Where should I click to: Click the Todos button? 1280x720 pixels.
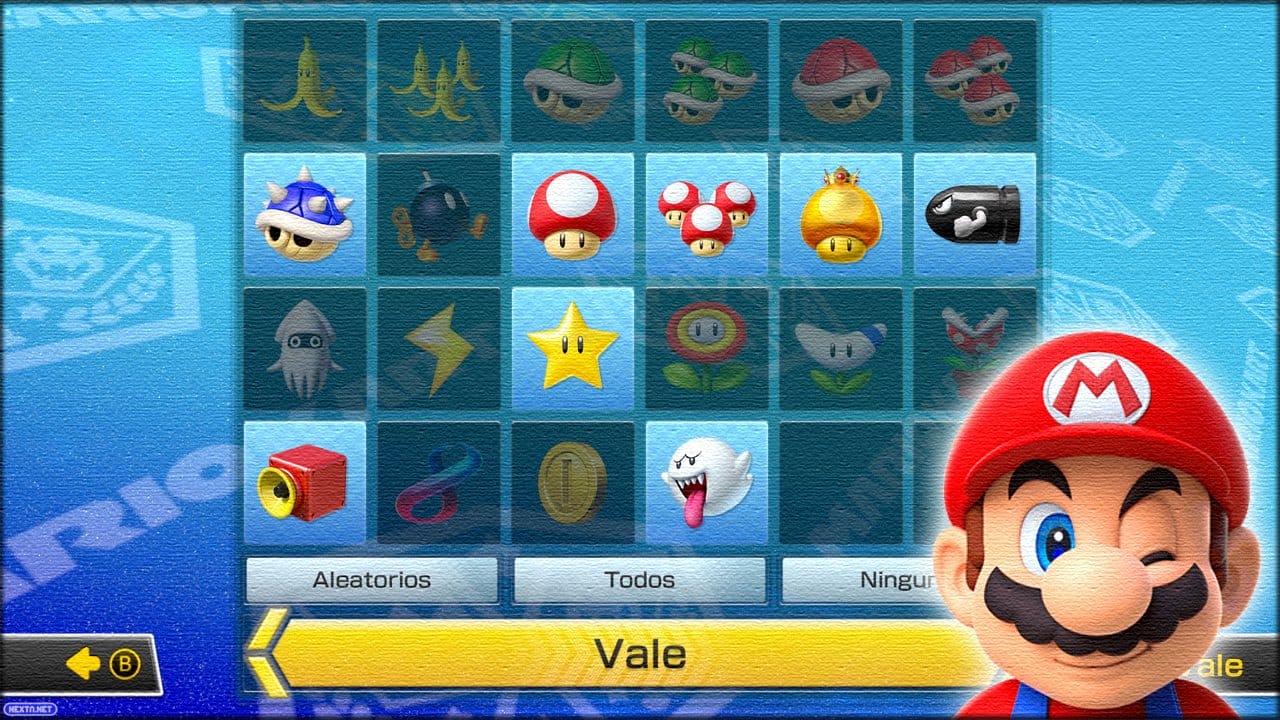640,578
